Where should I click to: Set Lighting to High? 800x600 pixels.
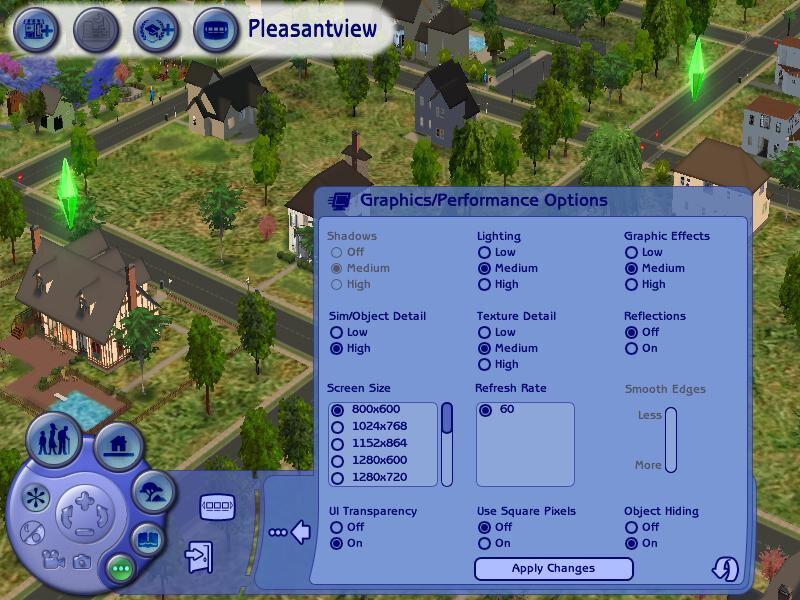484,284
